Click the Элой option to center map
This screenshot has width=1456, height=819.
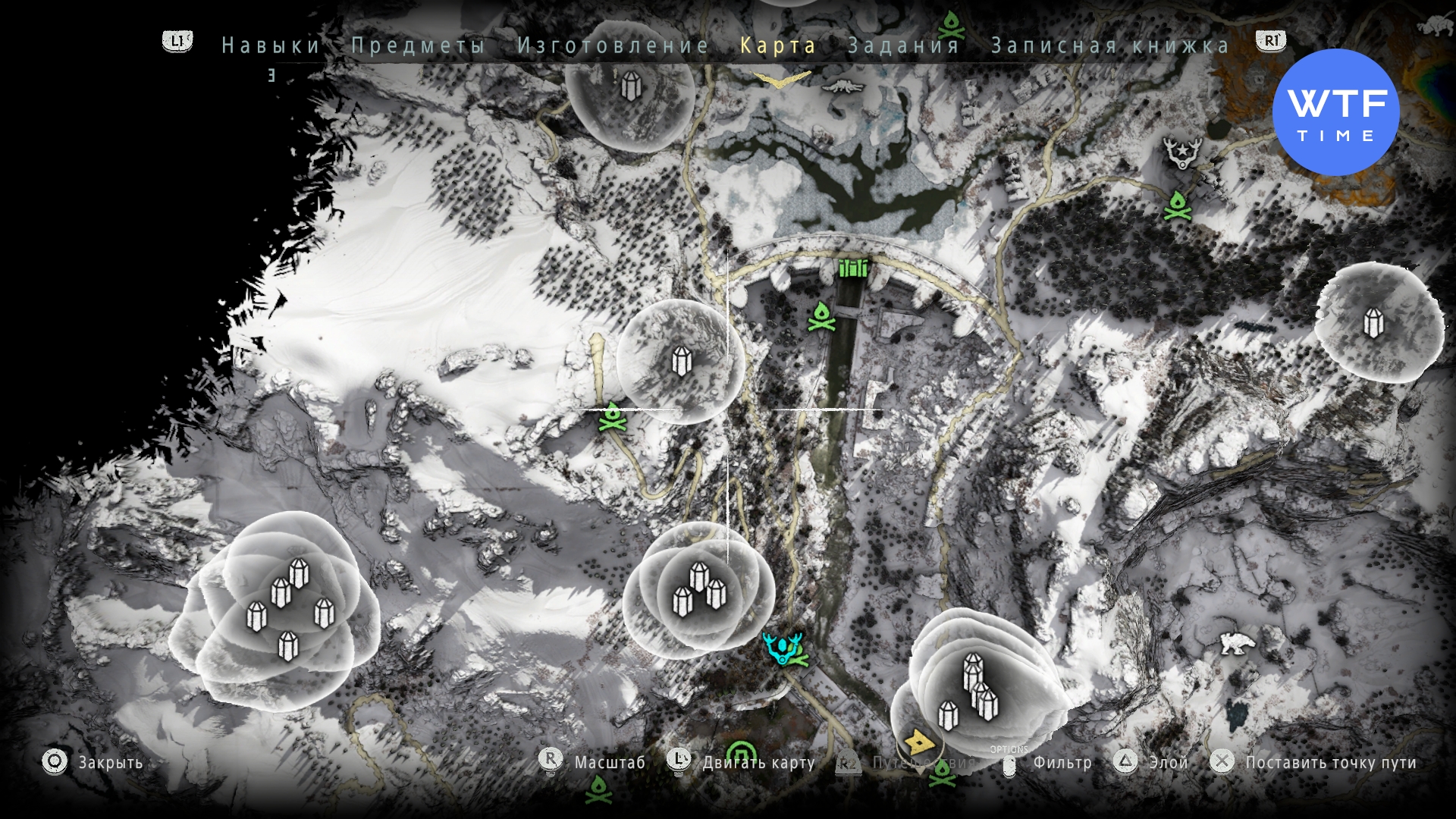tap(1168, 763)
